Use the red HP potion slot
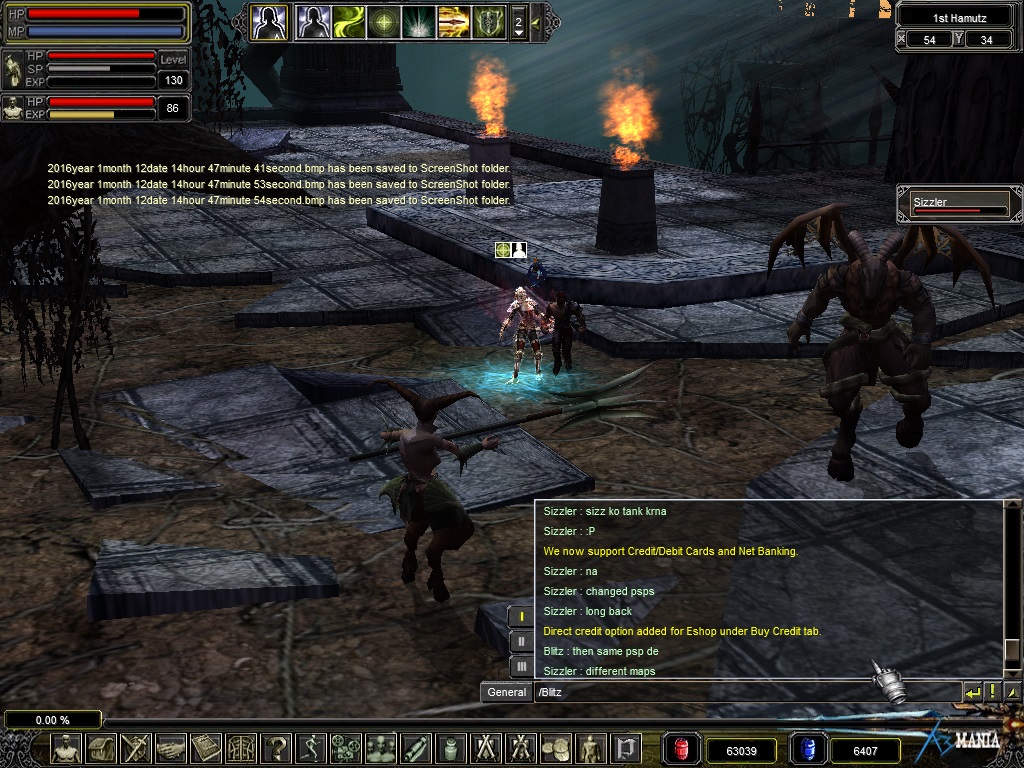 coord(683,749)
